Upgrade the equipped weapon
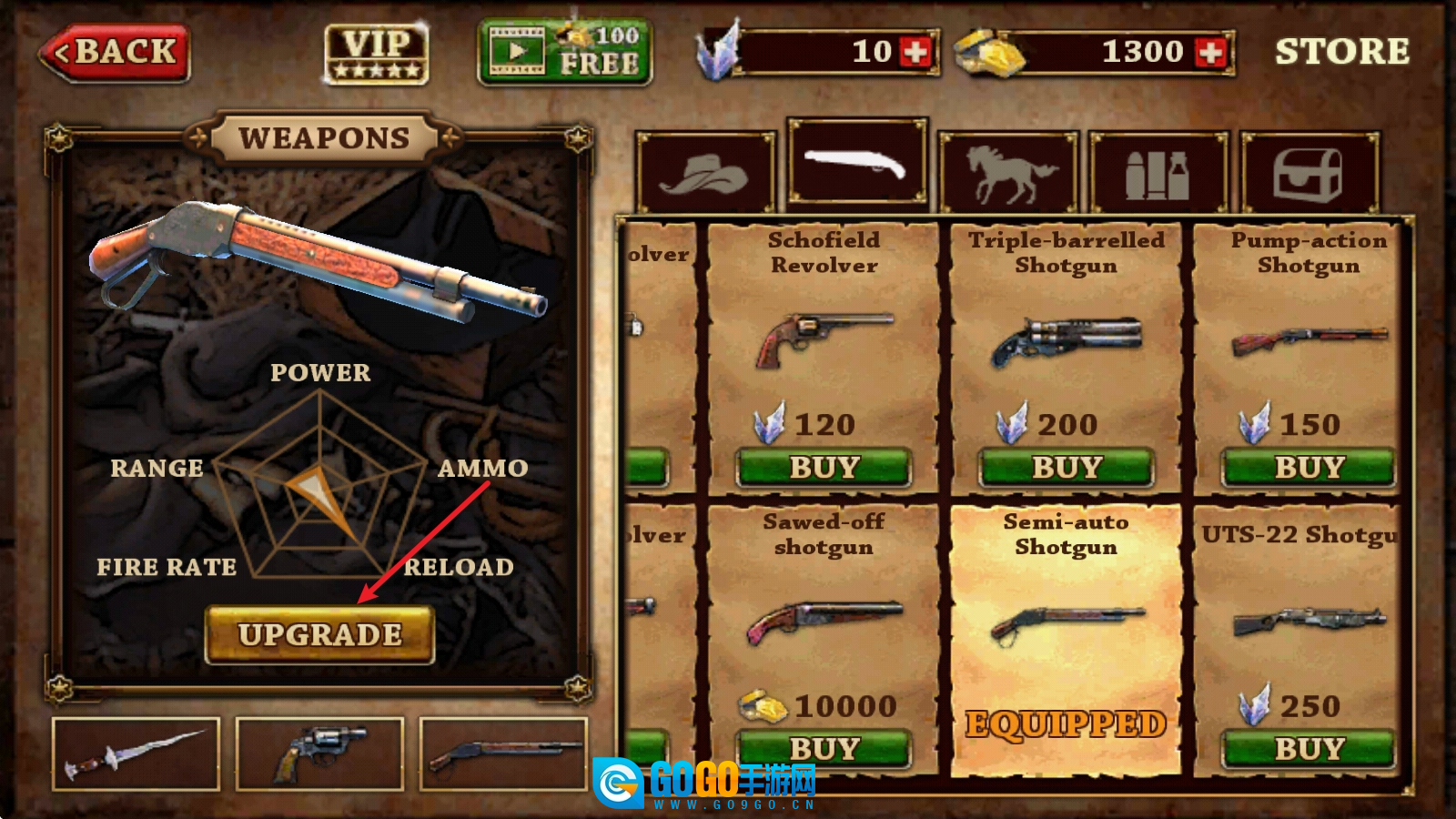This screenshot has height=819, width=1456. pyautogui.click(x=319, y=634)
